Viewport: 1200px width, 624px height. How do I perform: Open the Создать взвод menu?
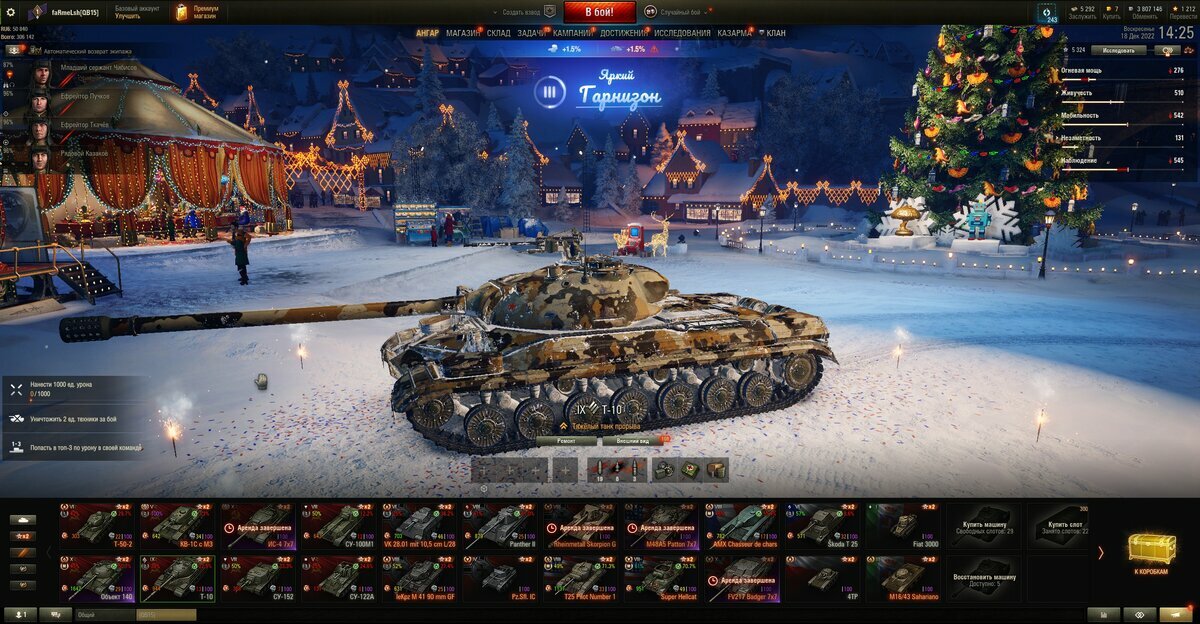point(525,12)
